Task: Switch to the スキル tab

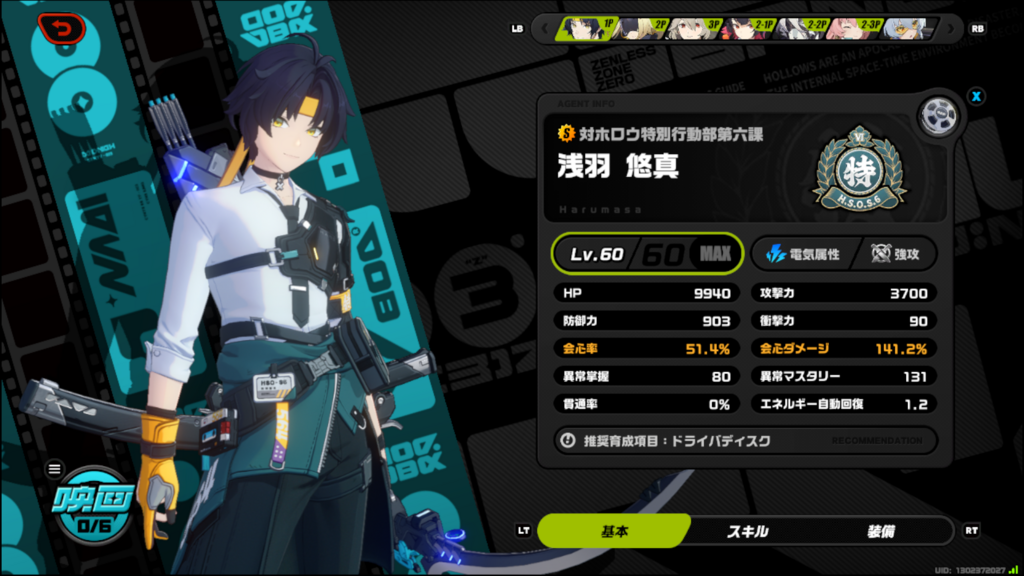Action: pos(747,531)
